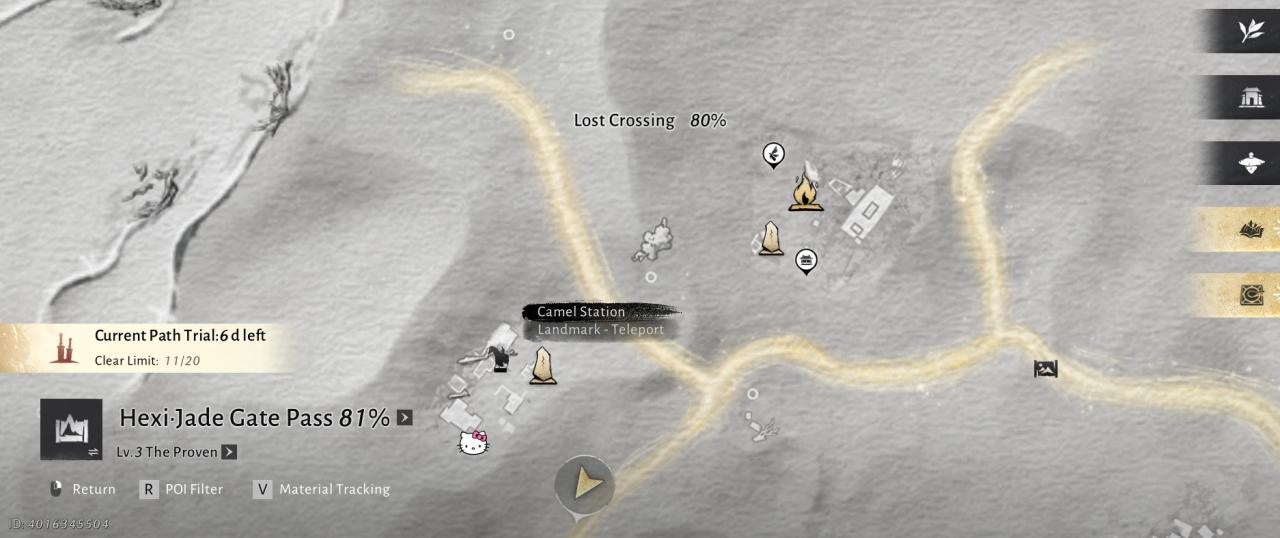
Task: Open the leaf sprig side tab
Action: (x=1250, y=31)
